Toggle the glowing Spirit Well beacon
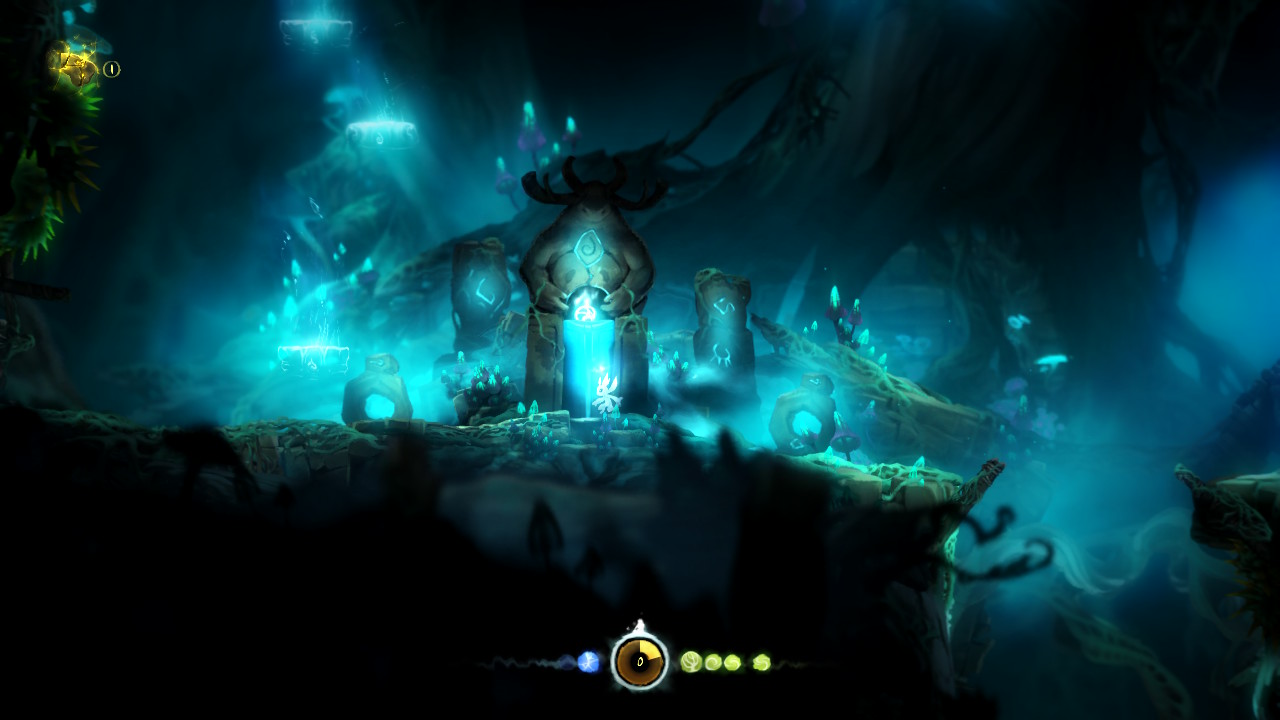Screen dimensions: 1280x720 [x=588, y=350]
